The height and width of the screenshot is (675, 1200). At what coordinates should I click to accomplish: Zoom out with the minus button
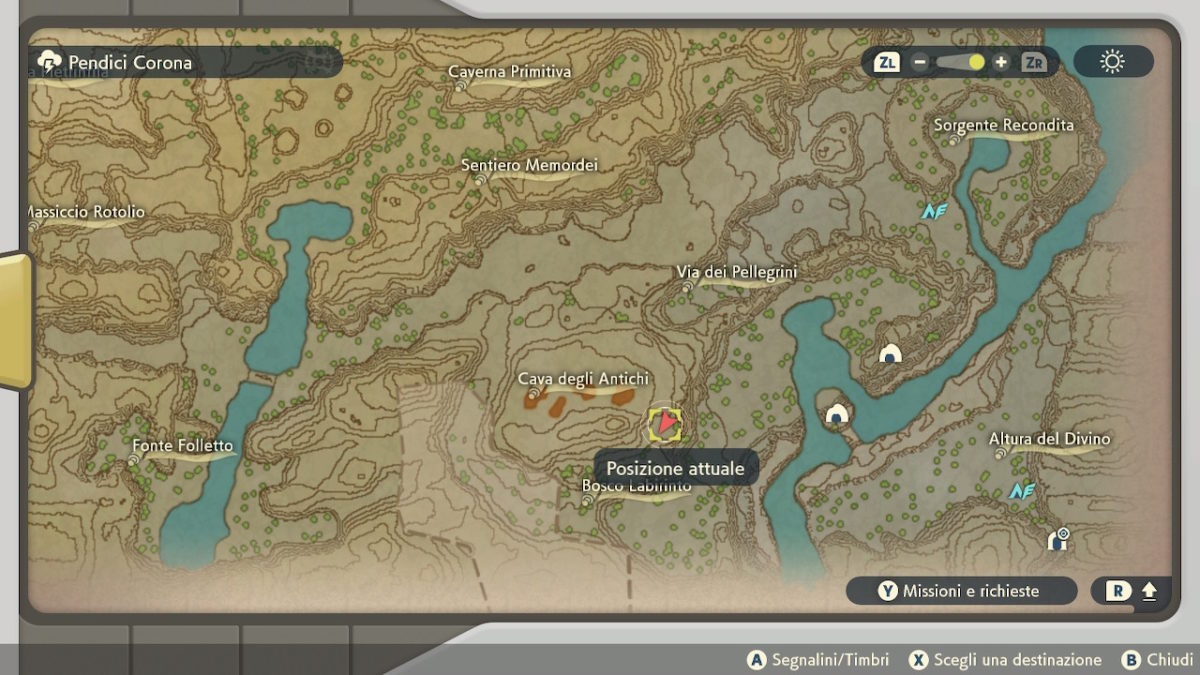click(919, 62)
